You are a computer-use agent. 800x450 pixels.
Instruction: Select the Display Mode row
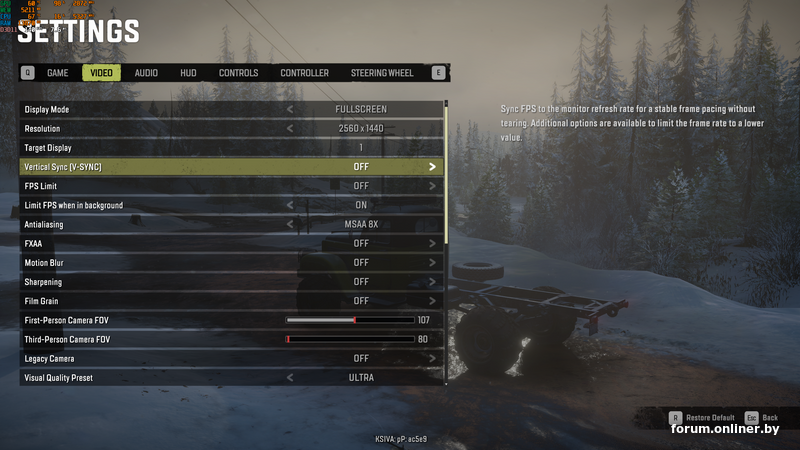click(231, 109)
